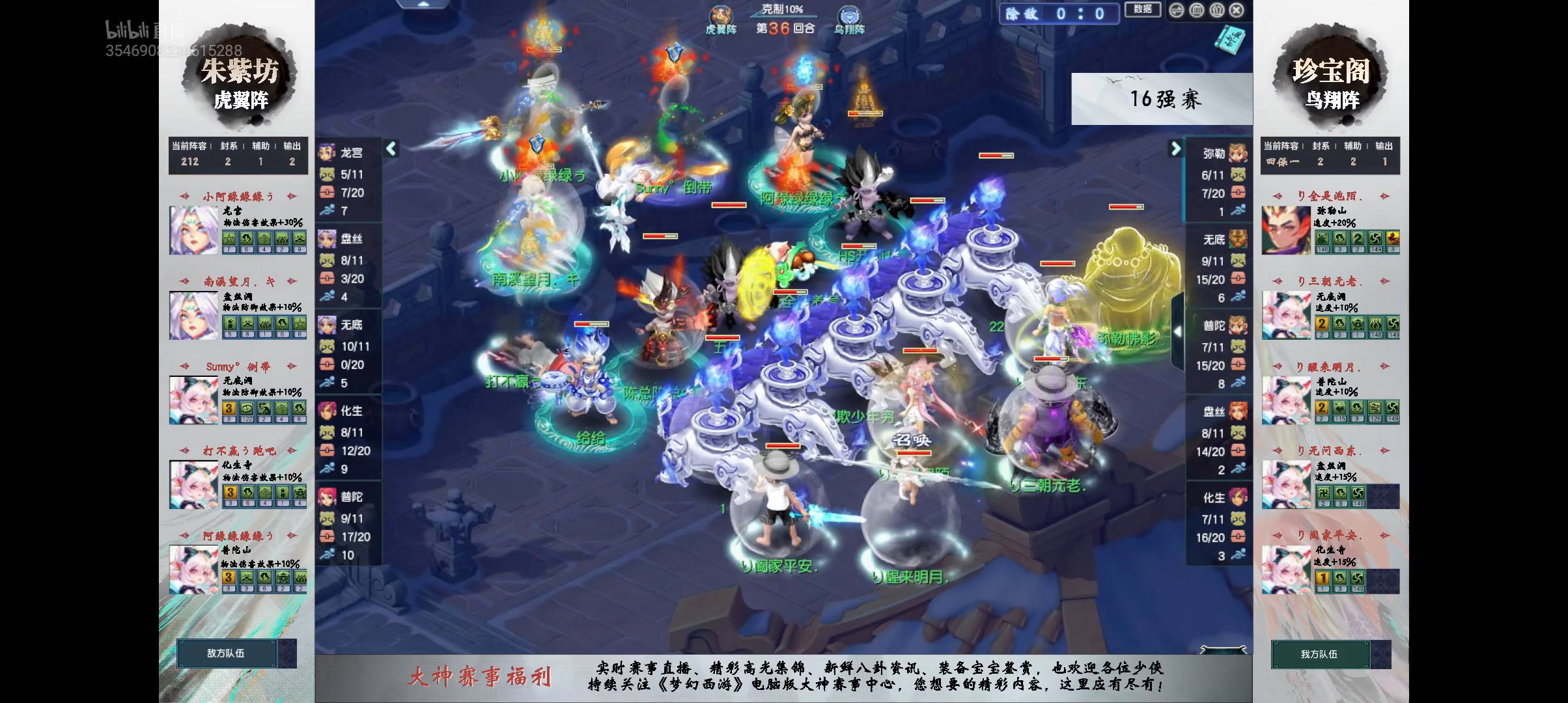The width and height of the screenshot is (1568, 703).
Task: Select the 龙宫 row in left stats panel
Action: tap(348, 153)
